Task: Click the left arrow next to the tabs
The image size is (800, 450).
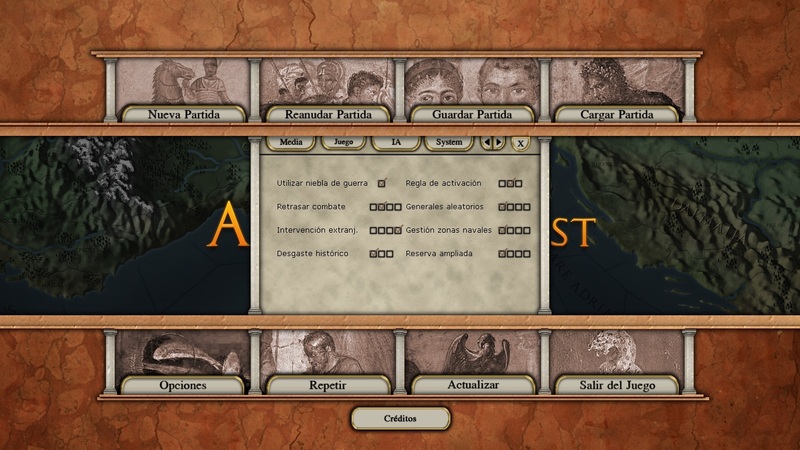Action: [487, 142]
